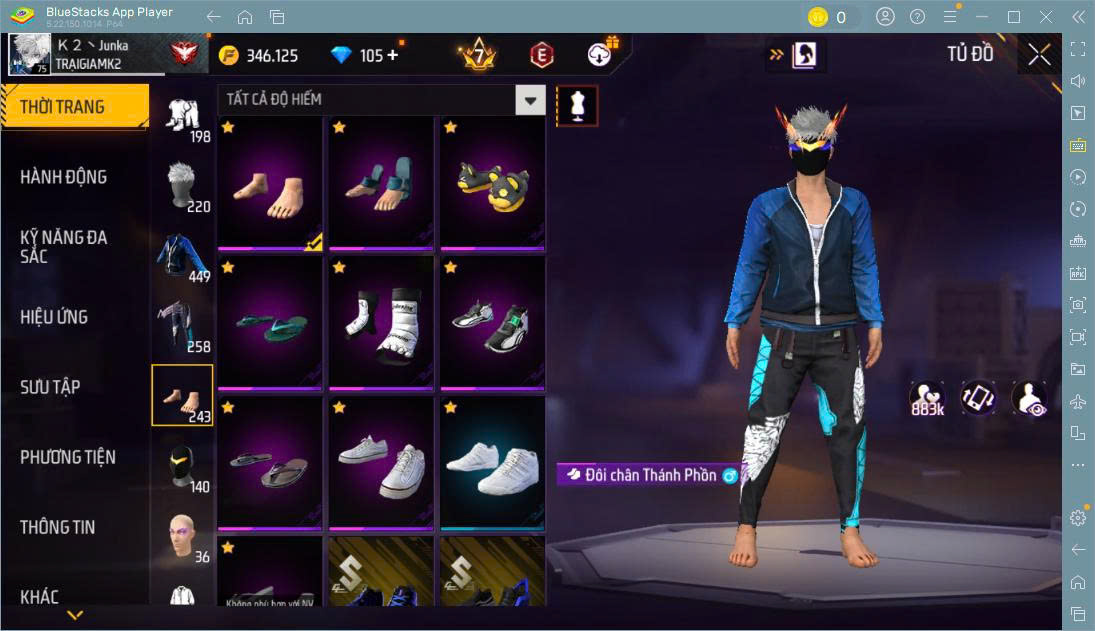Choose the Phương Tiện category
The width and height of the screenshot is (1095, 631).
tap(68, 457)
